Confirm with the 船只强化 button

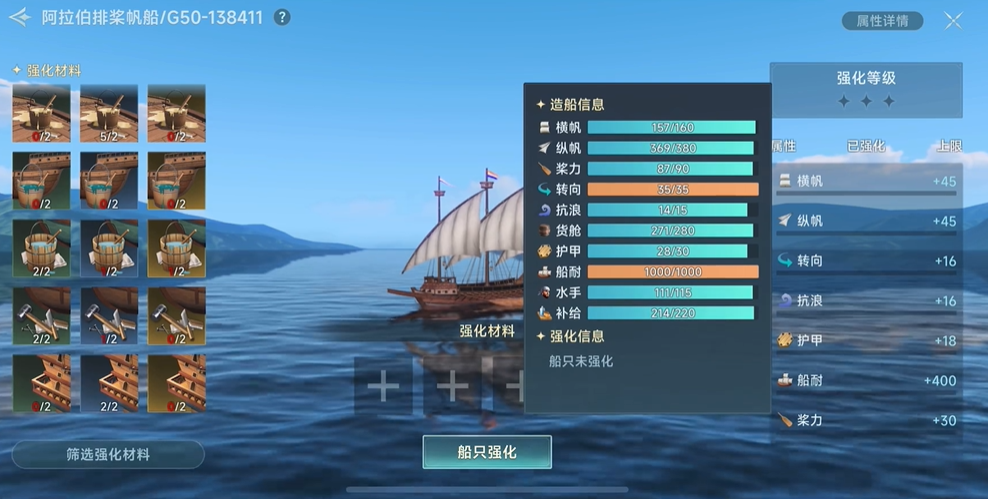(x=487, y=452)
